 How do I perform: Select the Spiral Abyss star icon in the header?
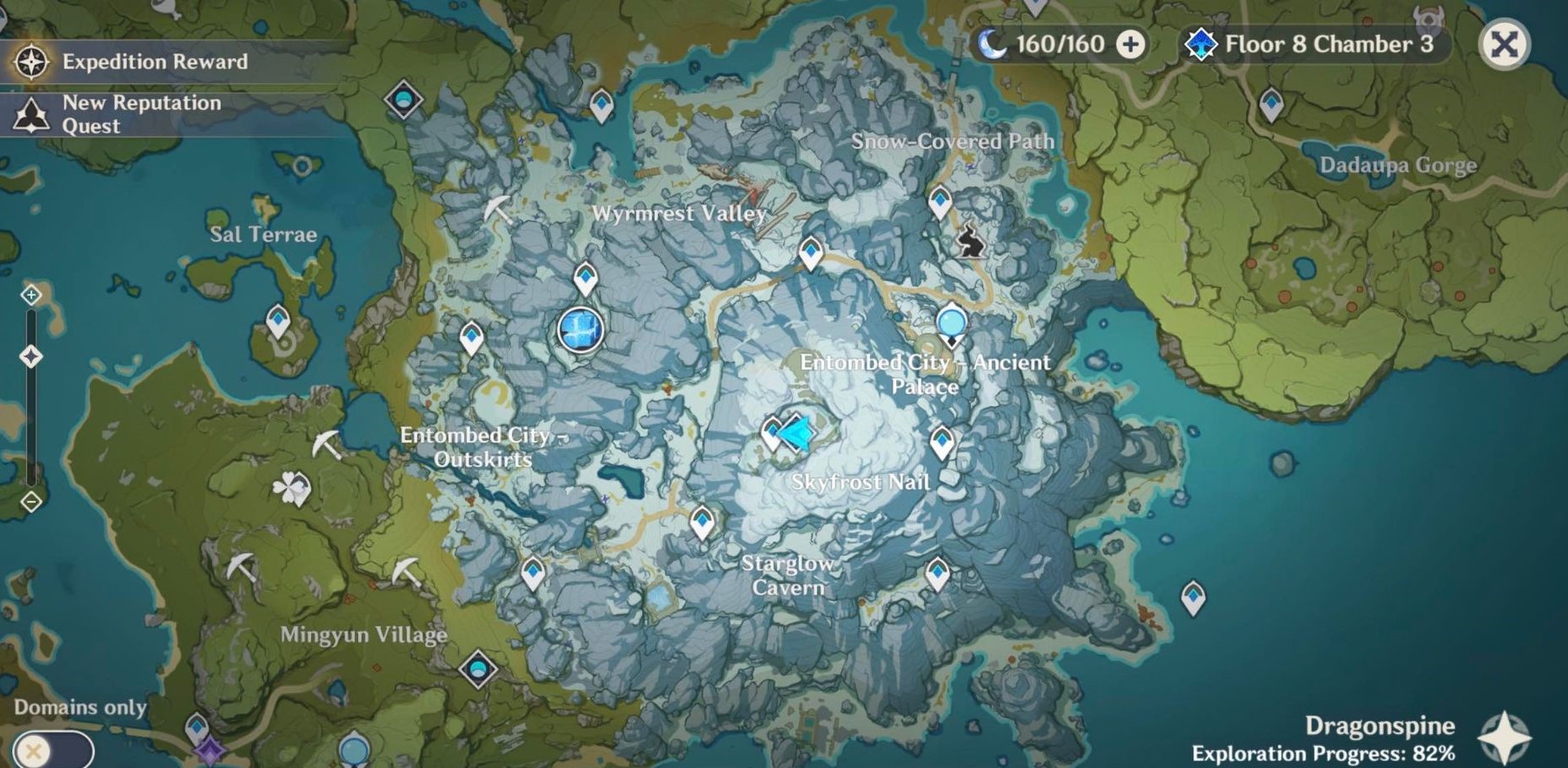(1204, 44)
